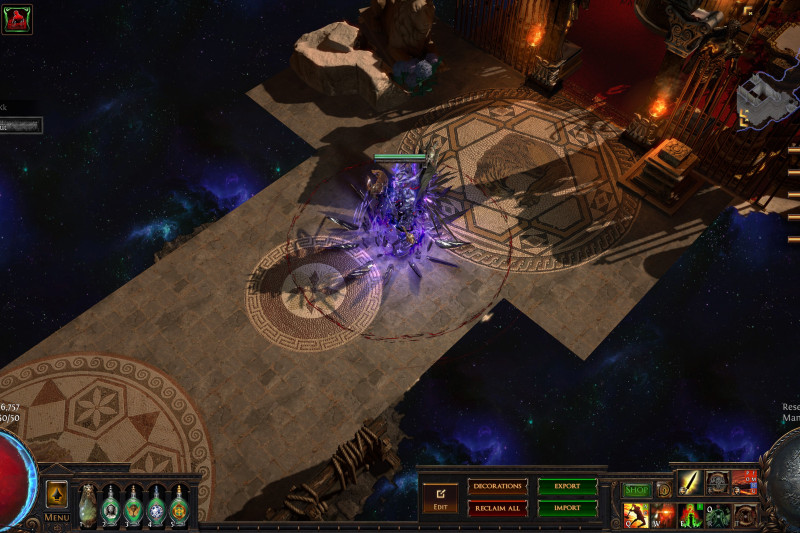Open the game Menu

(57, 518)
